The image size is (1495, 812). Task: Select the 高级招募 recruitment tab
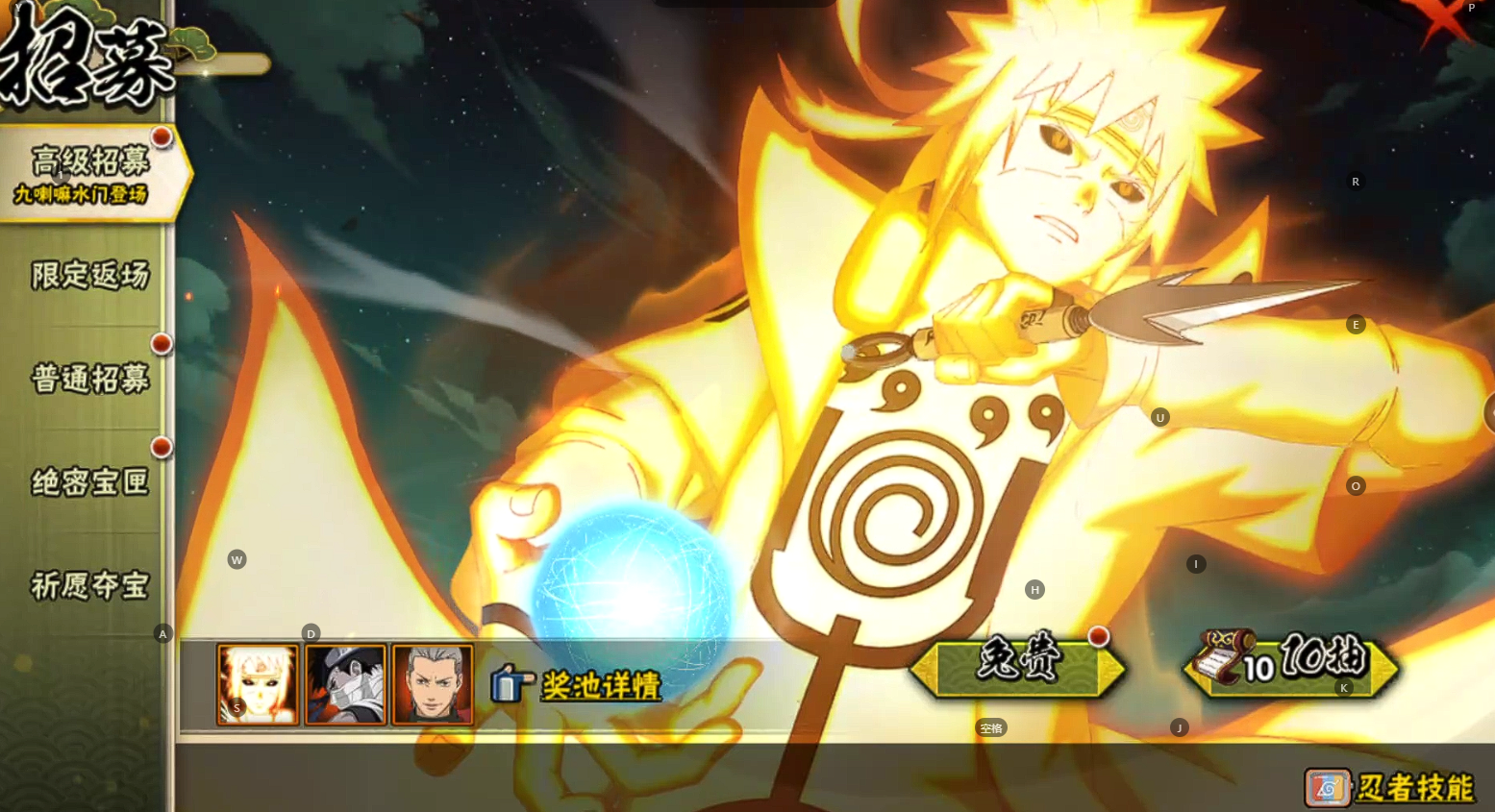pos(89,173)
